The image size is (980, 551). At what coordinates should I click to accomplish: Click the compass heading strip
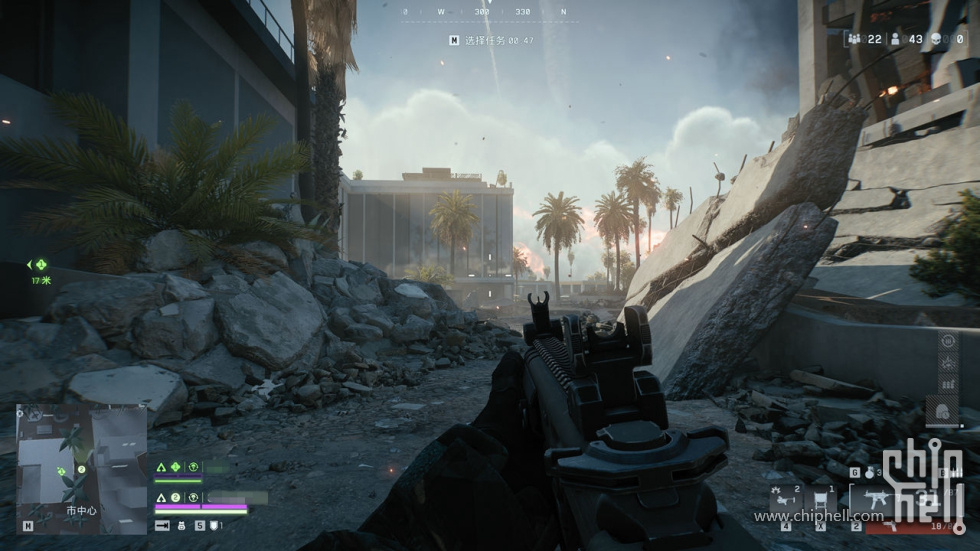[486, 12]
